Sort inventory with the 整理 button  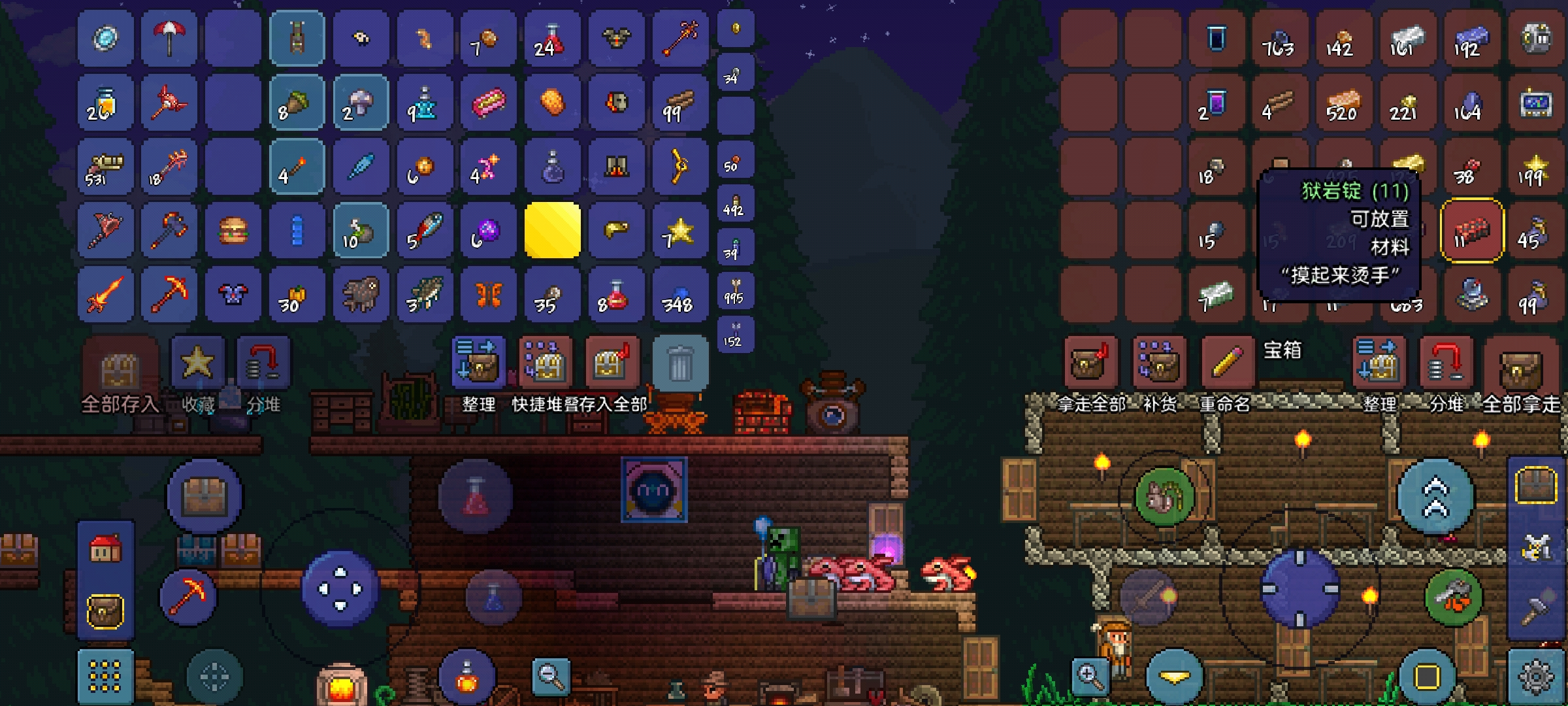478,363
